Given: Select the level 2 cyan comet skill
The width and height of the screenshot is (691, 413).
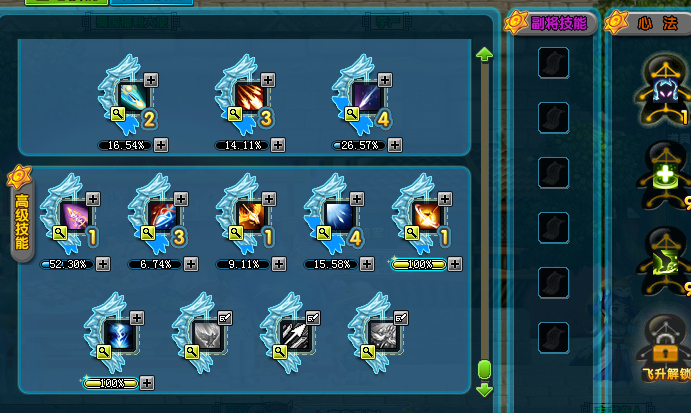Looking at the screenshot, I should click(132, 97).
